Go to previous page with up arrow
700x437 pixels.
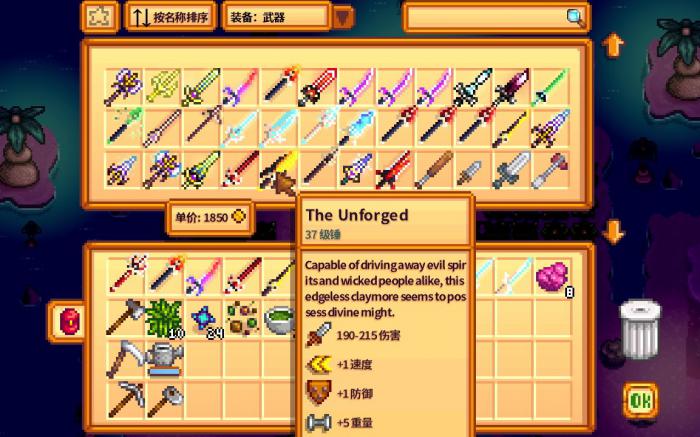(614, 45)
